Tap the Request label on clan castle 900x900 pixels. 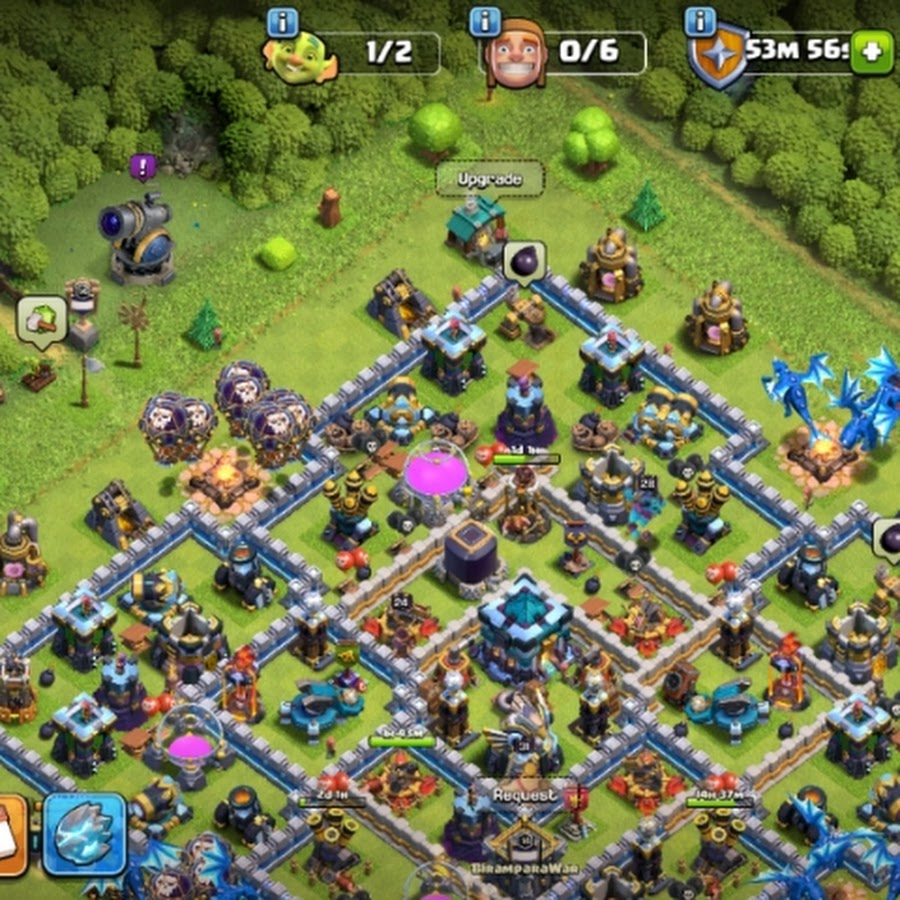click(x=524, y=795)
